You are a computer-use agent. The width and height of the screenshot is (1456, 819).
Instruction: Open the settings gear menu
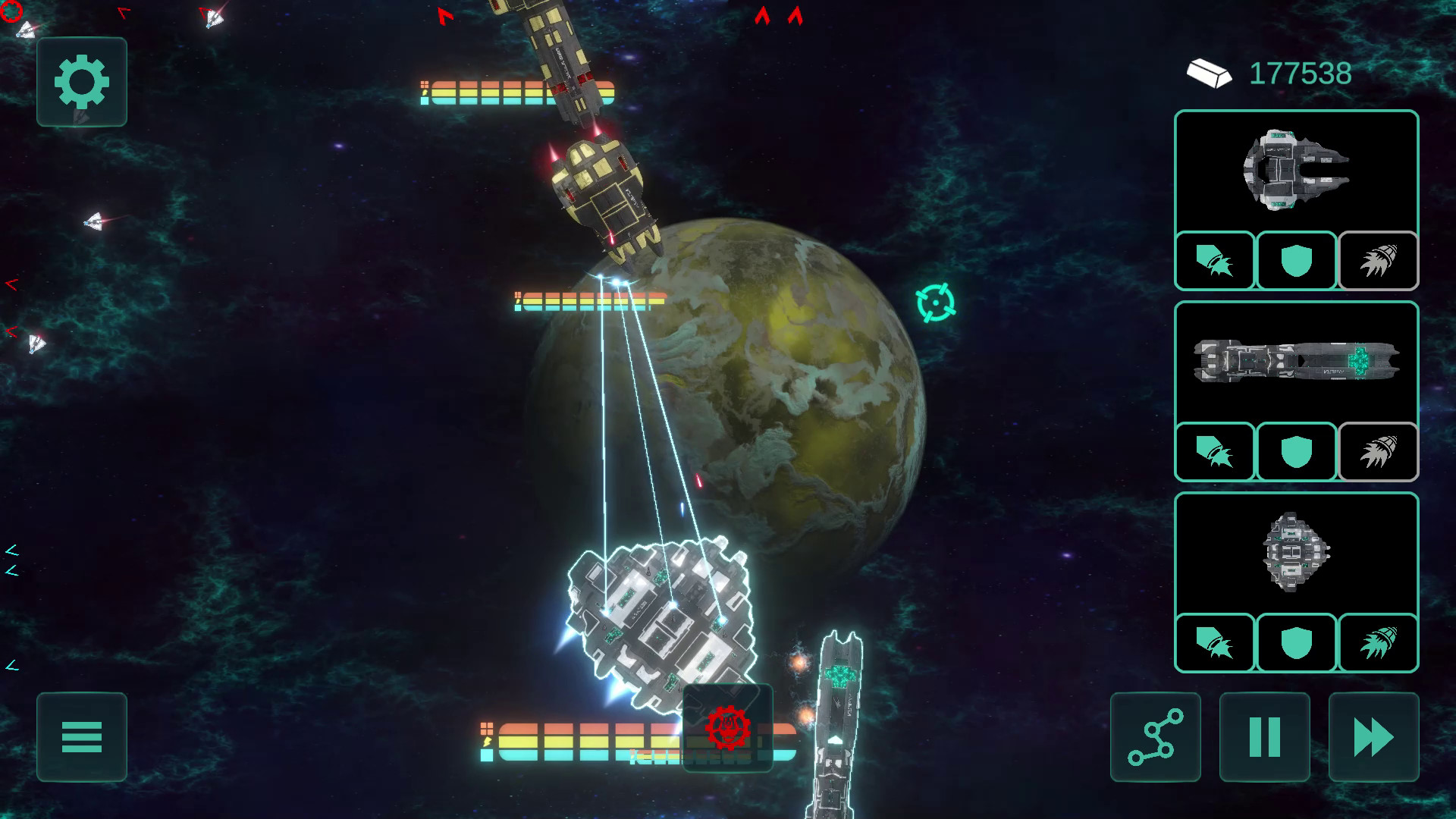tap(80, 82)
